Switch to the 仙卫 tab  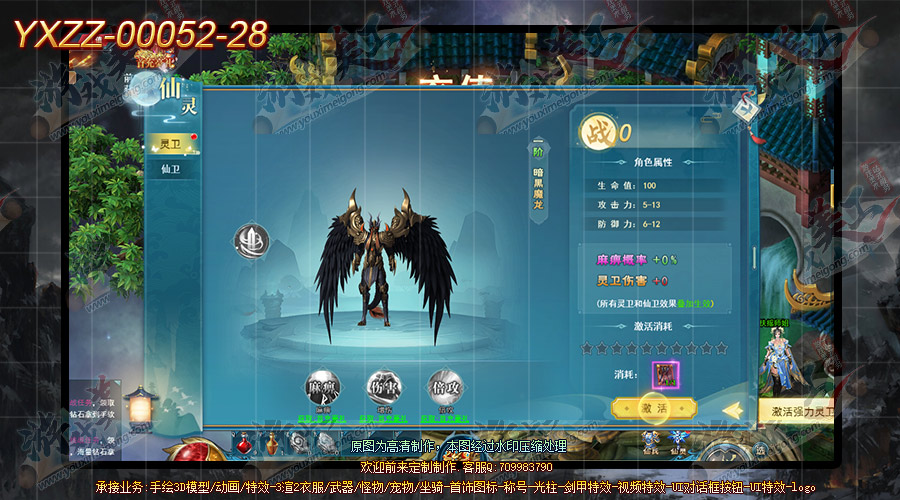click(x=172, y=170)
